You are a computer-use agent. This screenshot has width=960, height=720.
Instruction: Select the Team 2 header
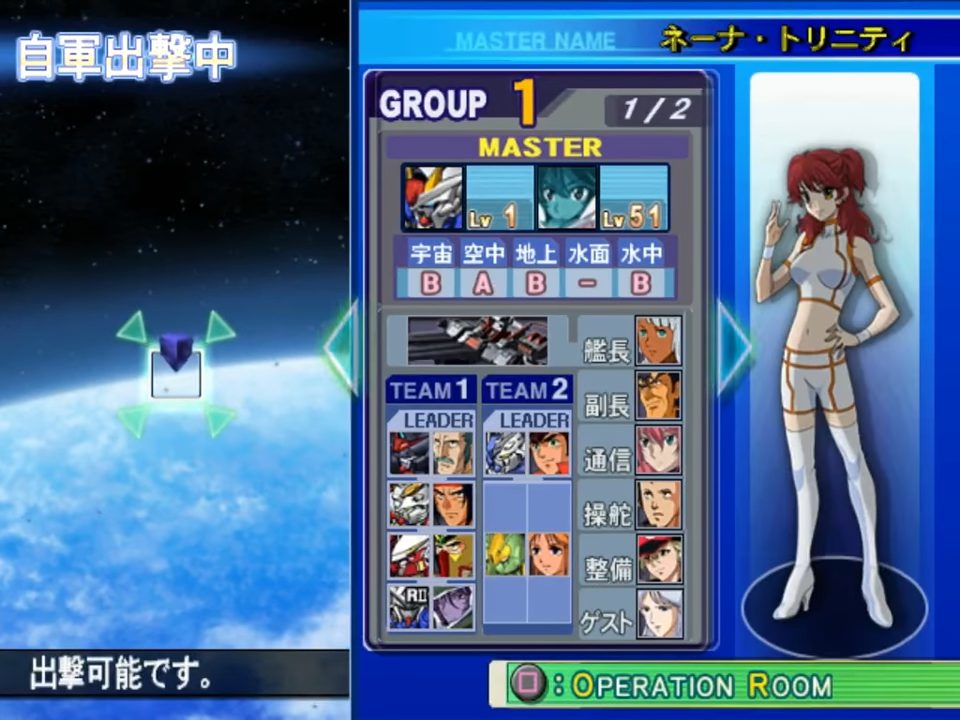click(x=527, y=390)
